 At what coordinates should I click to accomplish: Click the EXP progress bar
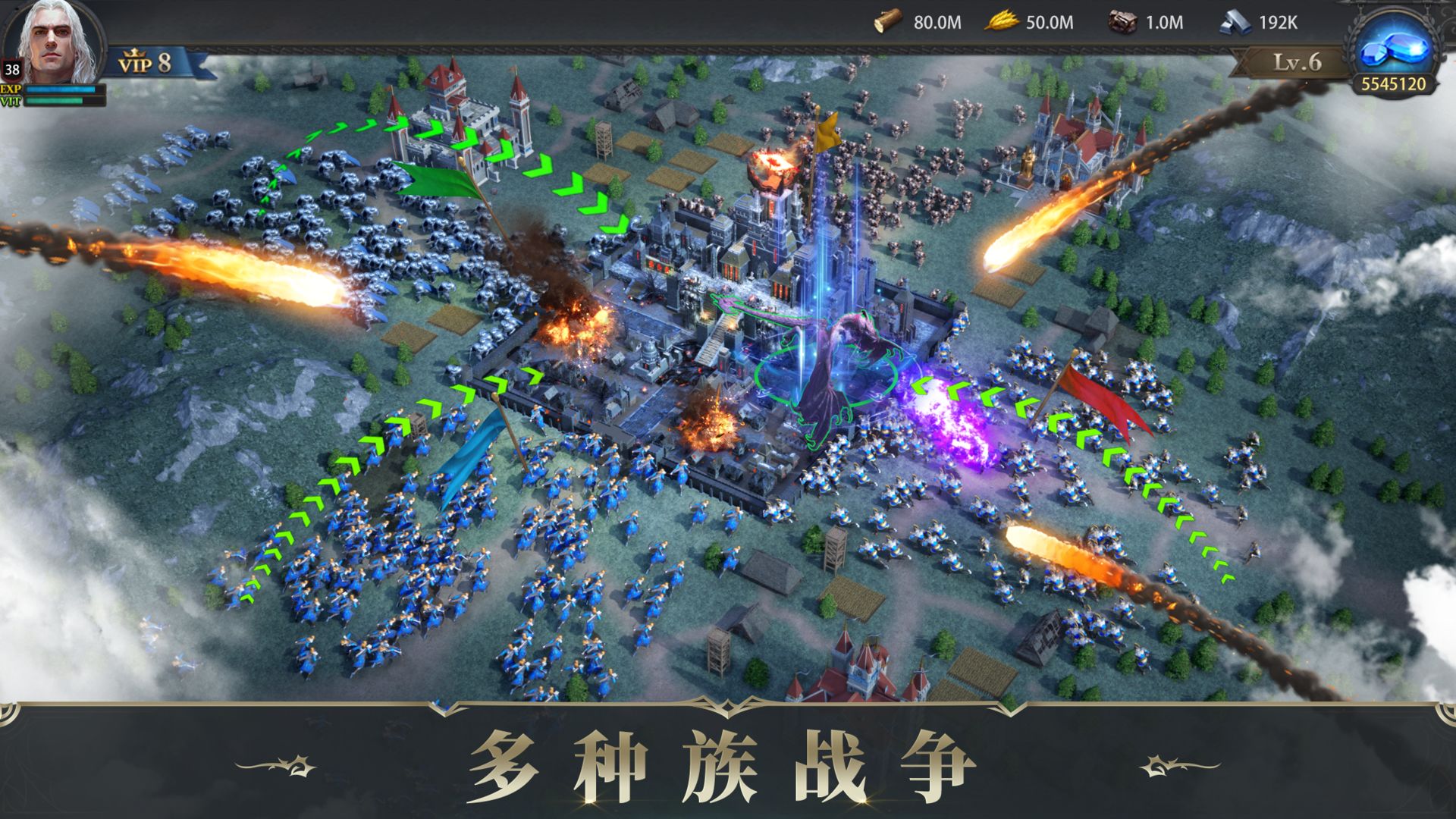point(61,90)
